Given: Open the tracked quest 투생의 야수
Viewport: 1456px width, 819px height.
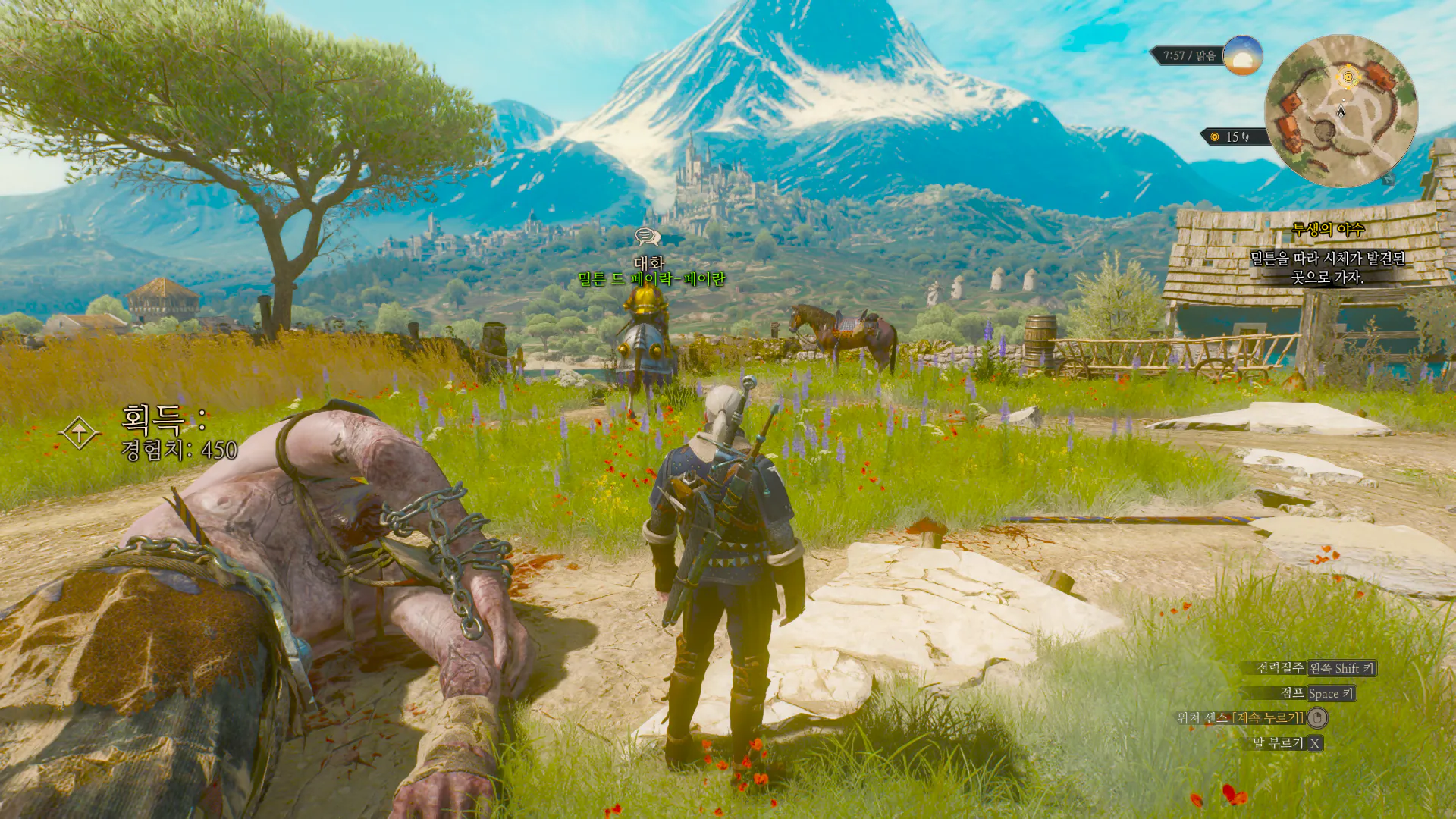Looking at the screenshot, I should click(x=1327, y=229).
